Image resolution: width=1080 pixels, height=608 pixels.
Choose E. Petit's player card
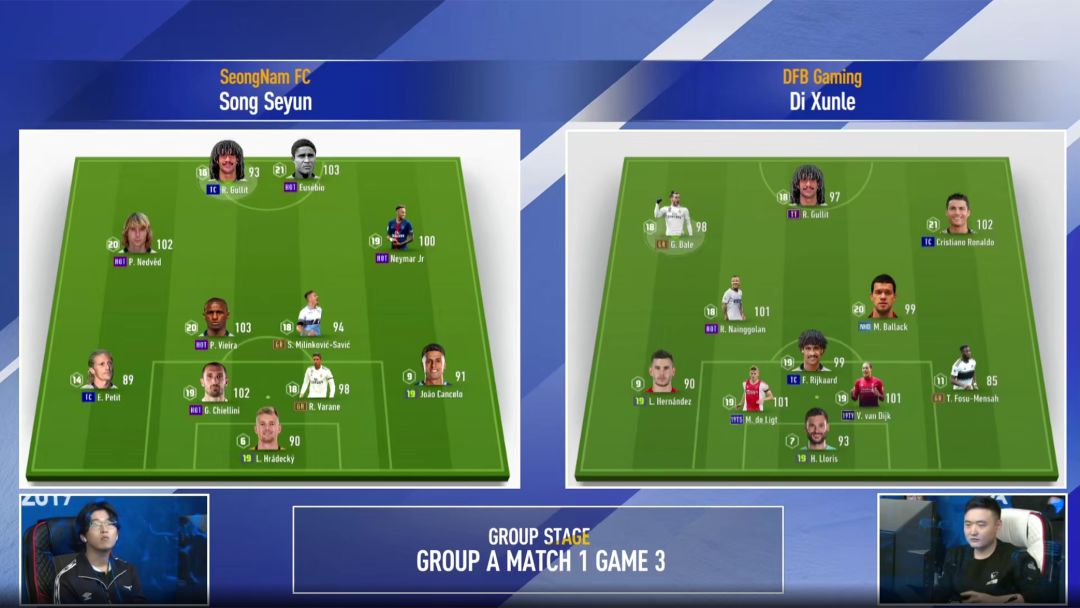point(100,371)
